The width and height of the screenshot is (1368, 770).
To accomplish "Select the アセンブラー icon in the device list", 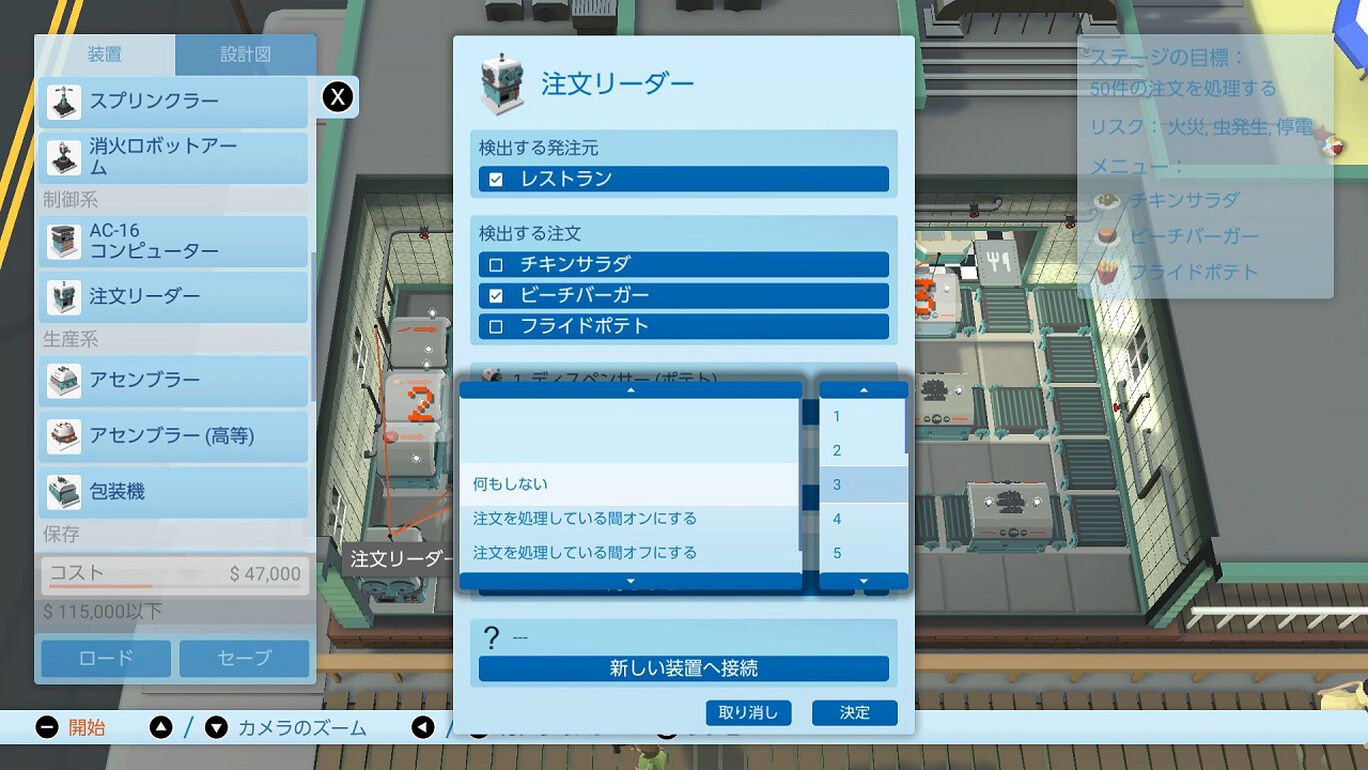I will coord(65,380).
